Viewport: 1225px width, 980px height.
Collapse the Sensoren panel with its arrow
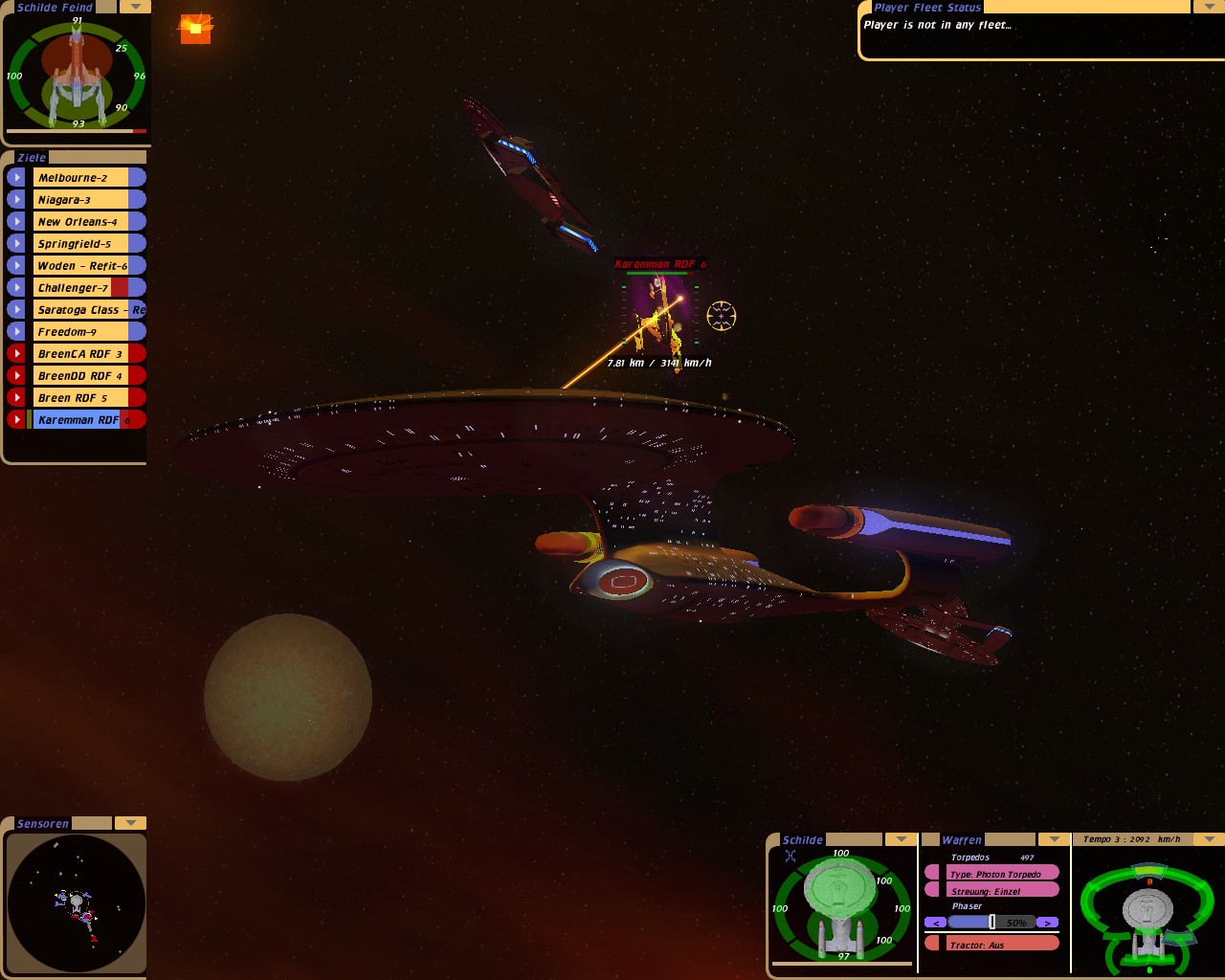coord(130,823)
